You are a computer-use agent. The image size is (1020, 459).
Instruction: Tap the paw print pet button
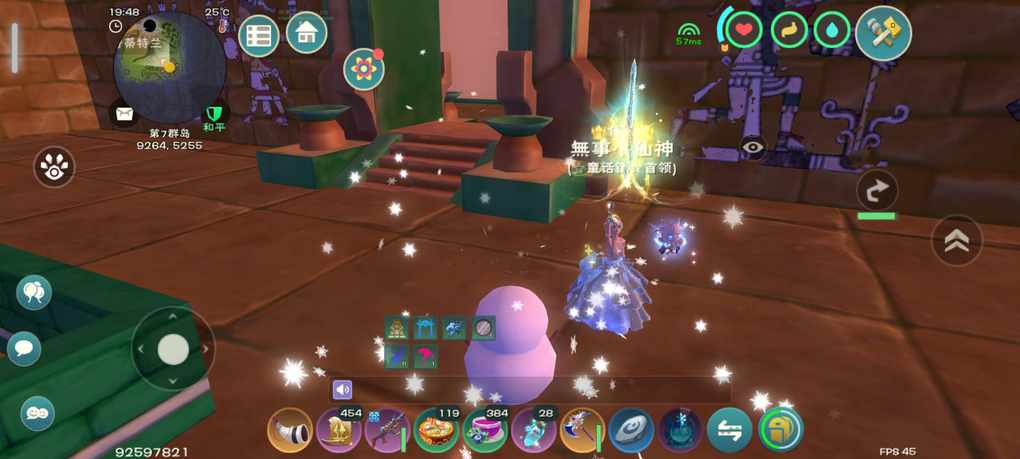[x=54, y=167]
